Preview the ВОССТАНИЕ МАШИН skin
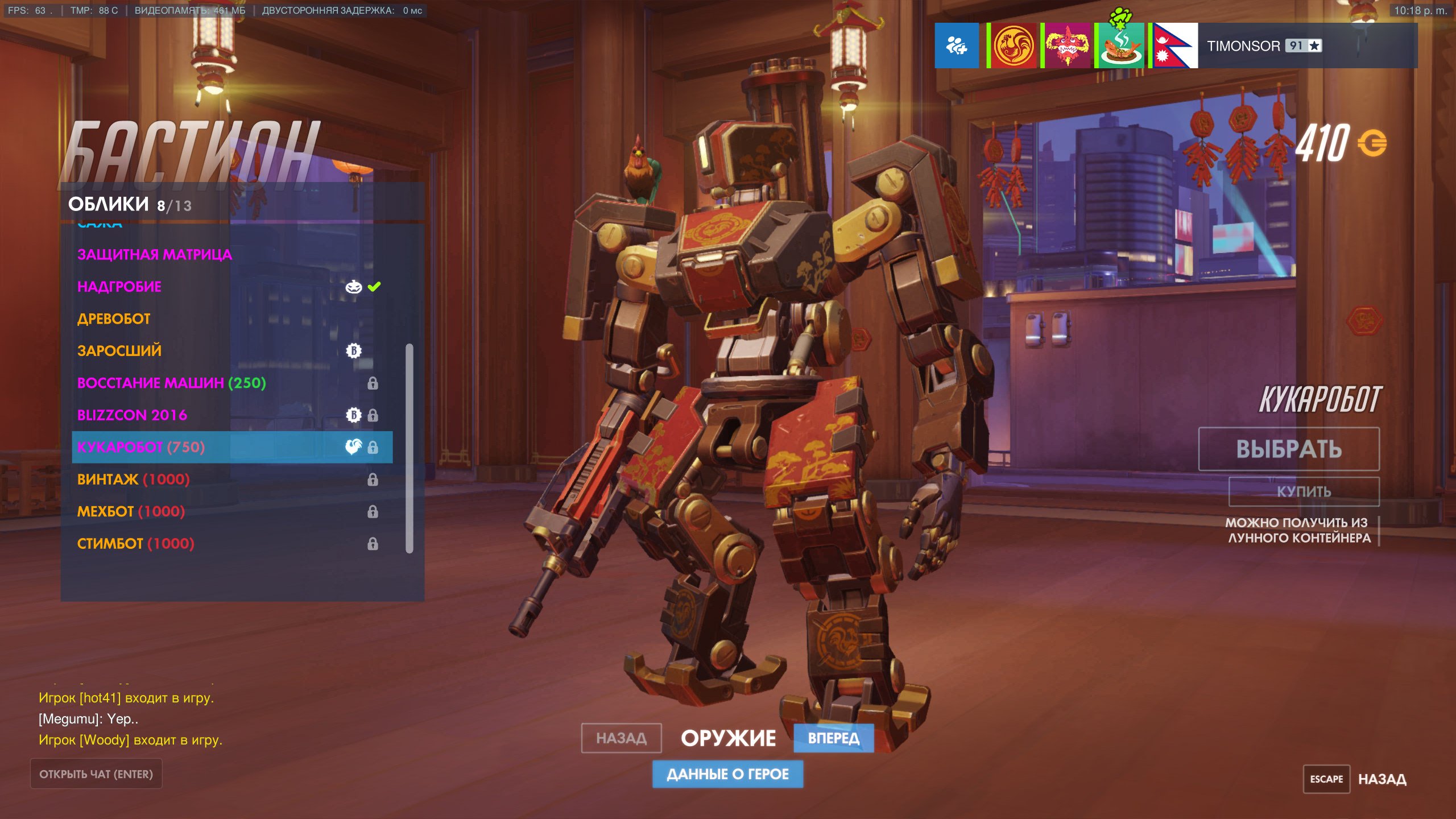1456x819 pixels. tap(171, 383)
